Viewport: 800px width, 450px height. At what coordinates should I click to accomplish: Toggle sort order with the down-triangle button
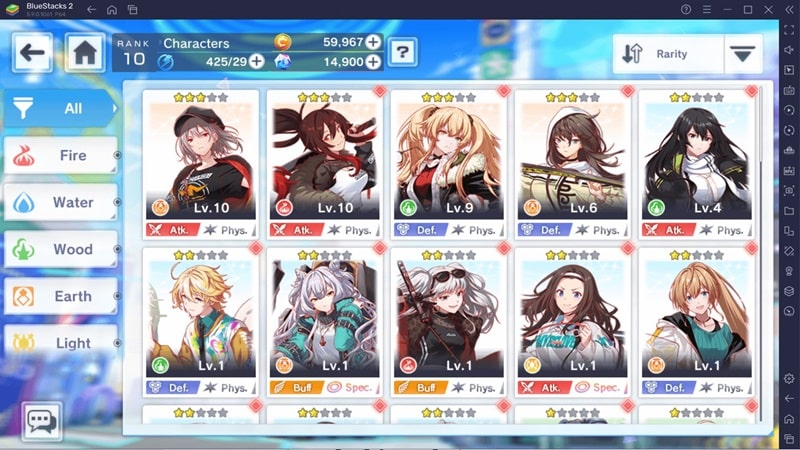pos(741,54)
